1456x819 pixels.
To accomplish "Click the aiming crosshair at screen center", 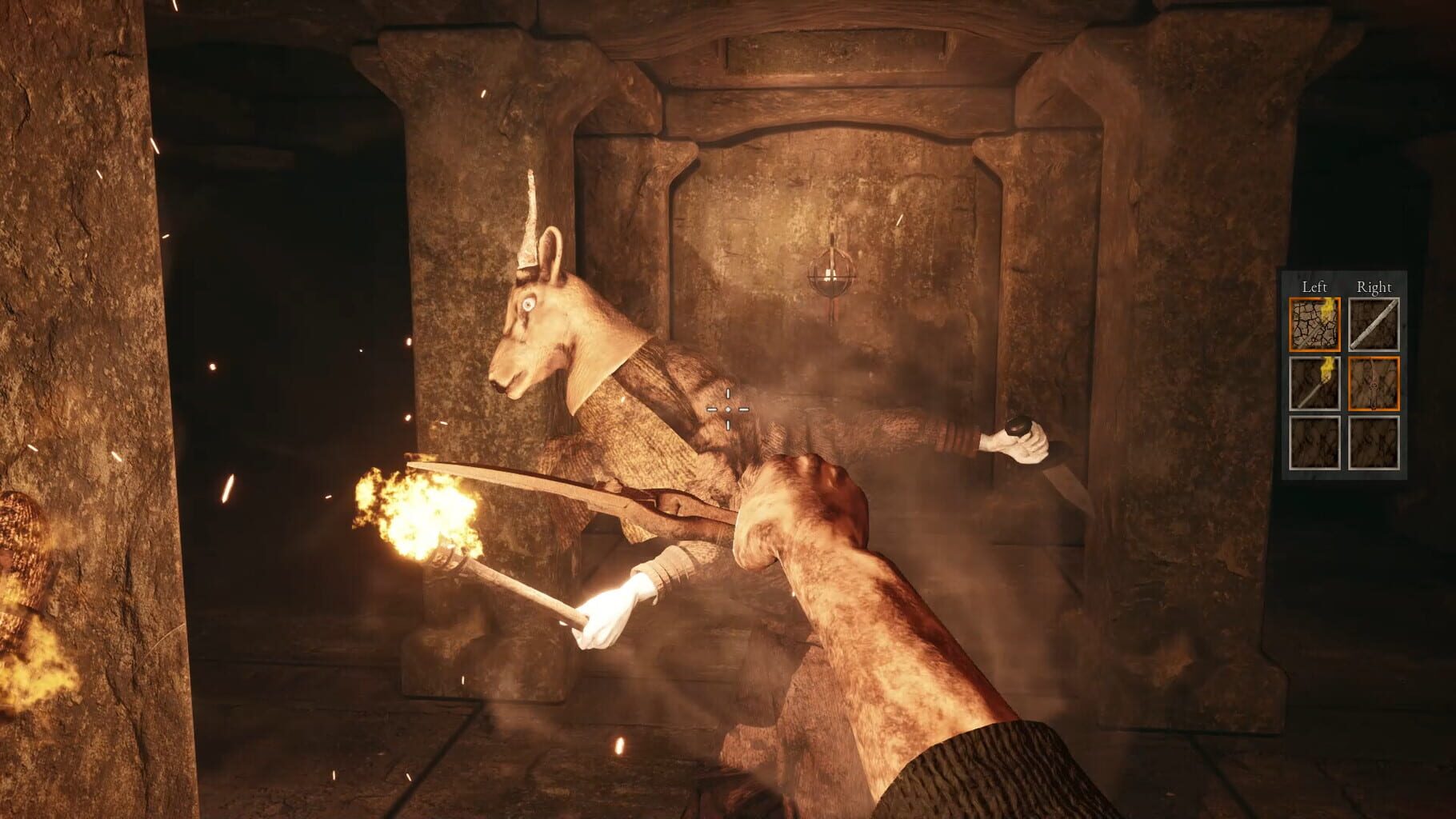I will click(x=728, y=409).
